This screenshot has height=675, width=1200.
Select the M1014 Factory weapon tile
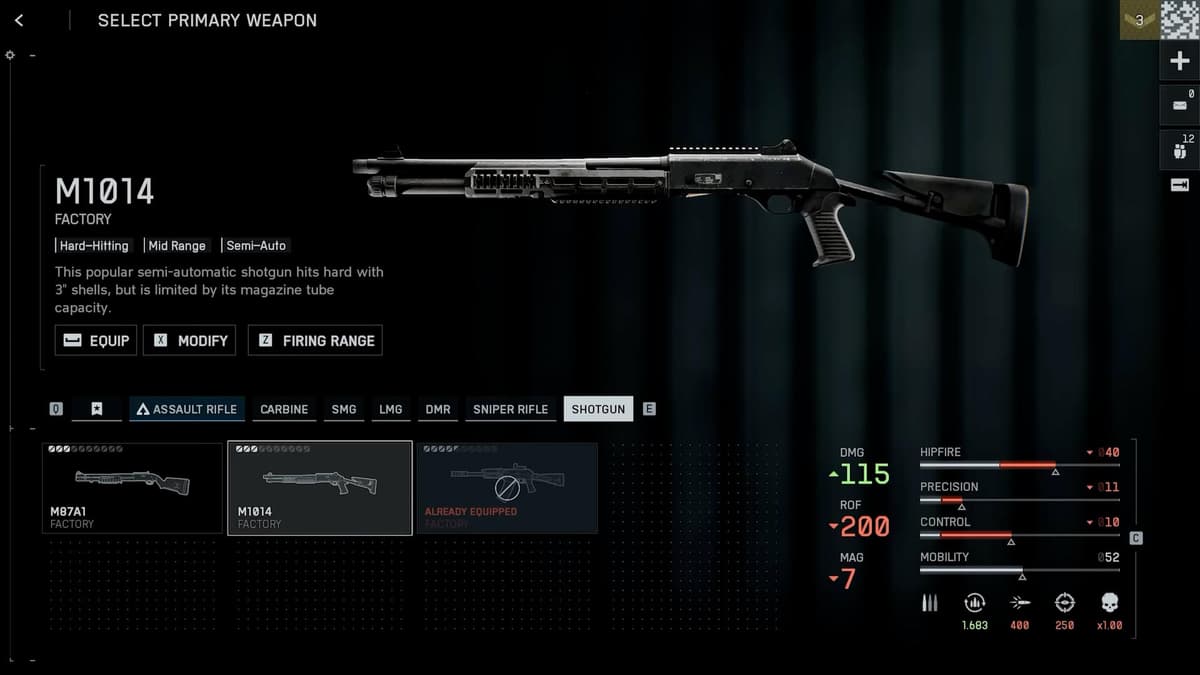[x=320, y=488]
